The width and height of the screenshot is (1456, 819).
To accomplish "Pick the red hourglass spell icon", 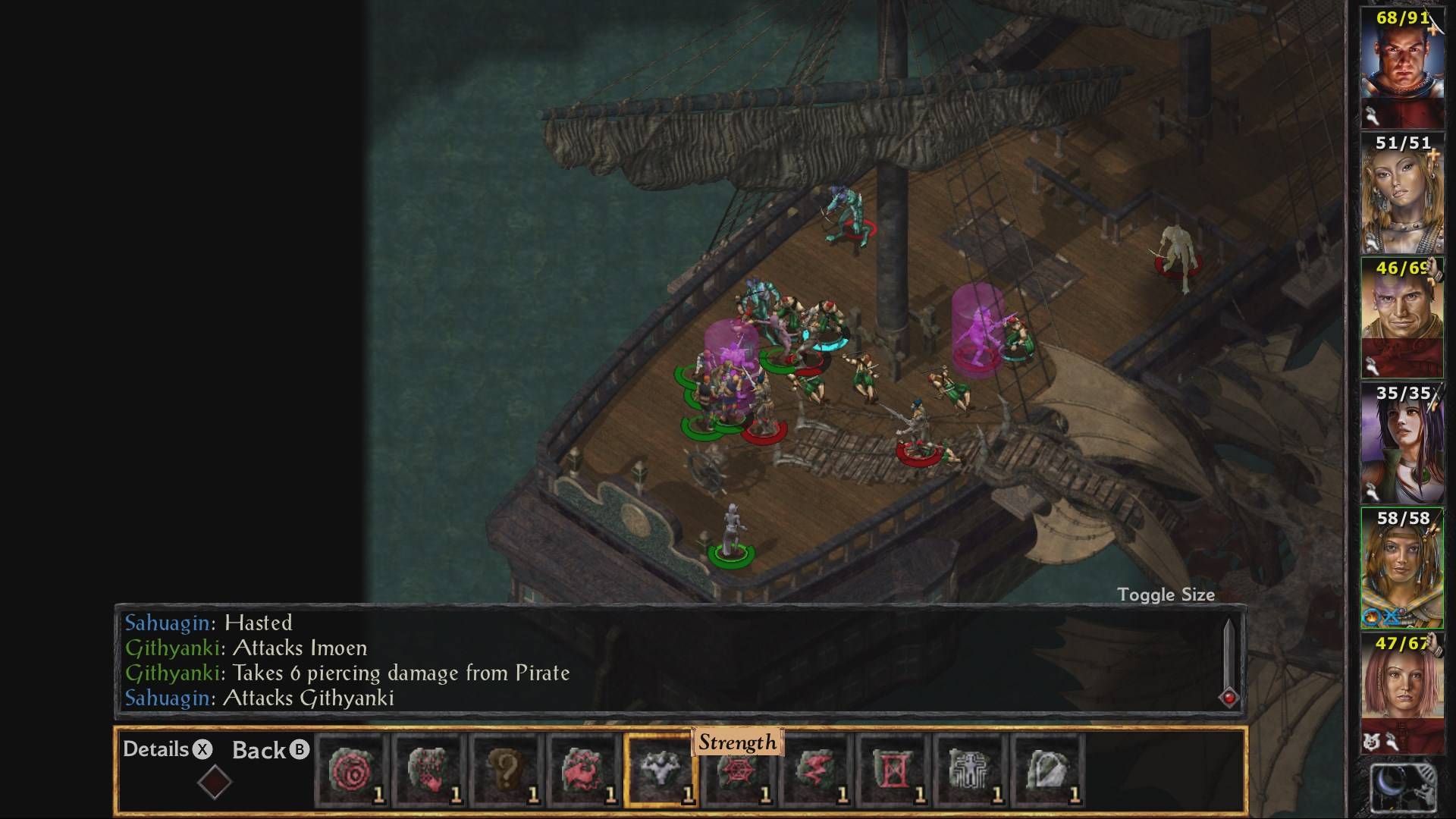I will click(893, 770).
